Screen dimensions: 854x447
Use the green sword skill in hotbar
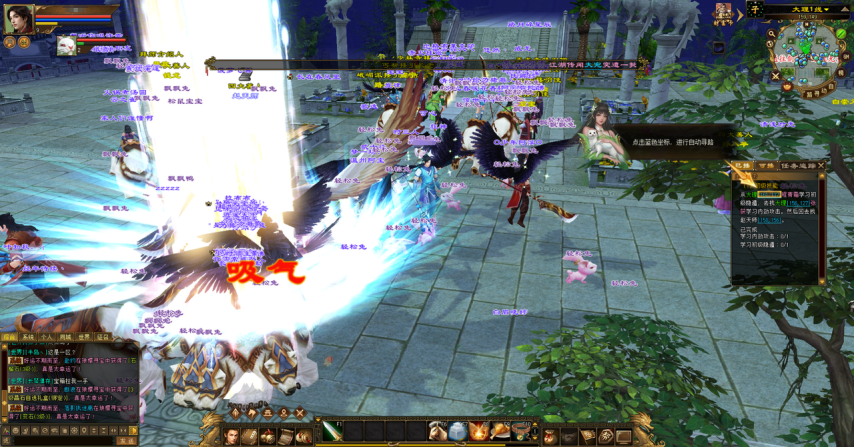tap(331, 431)
